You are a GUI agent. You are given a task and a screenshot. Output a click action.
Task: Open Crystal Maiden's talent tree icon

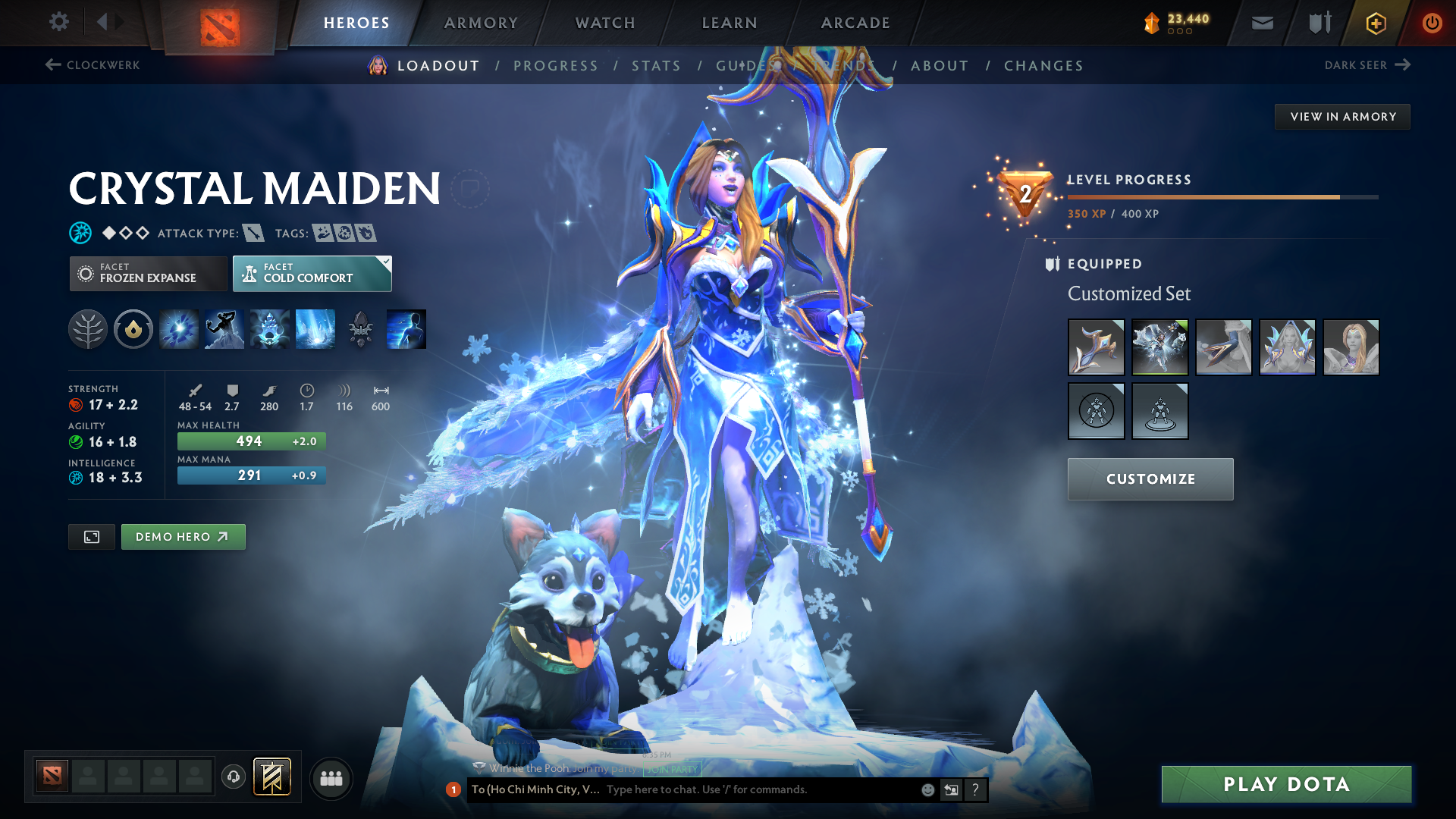[88, 329]
